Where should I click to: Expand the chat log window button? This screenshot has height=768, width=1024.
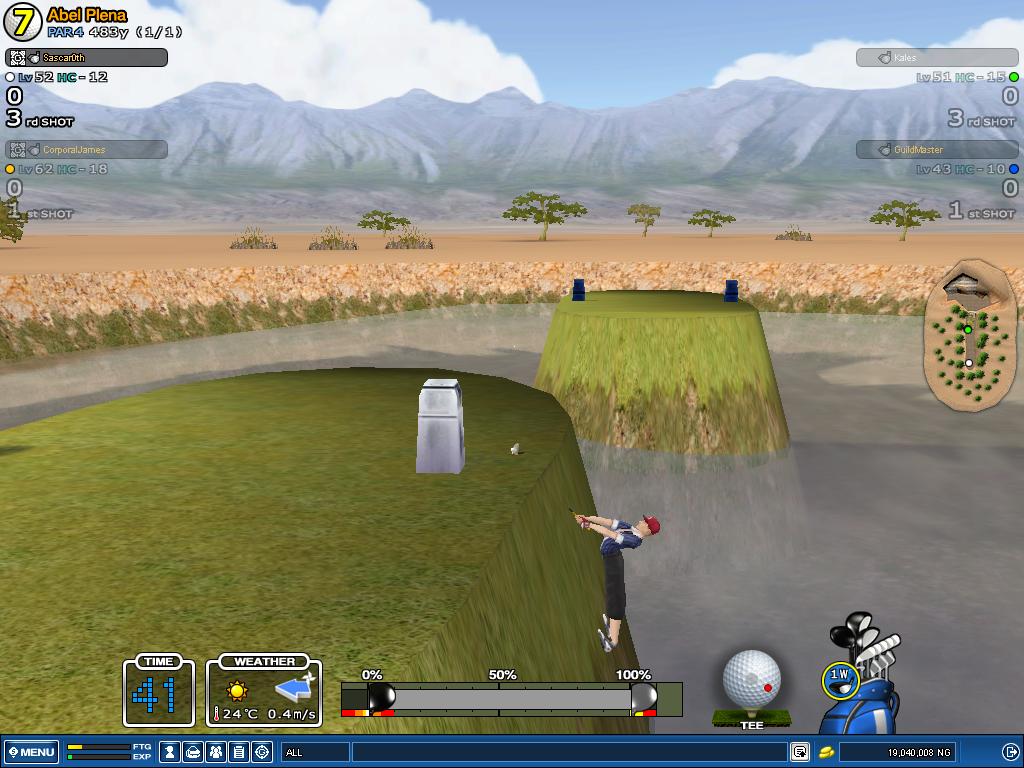[x=800, y=752]
